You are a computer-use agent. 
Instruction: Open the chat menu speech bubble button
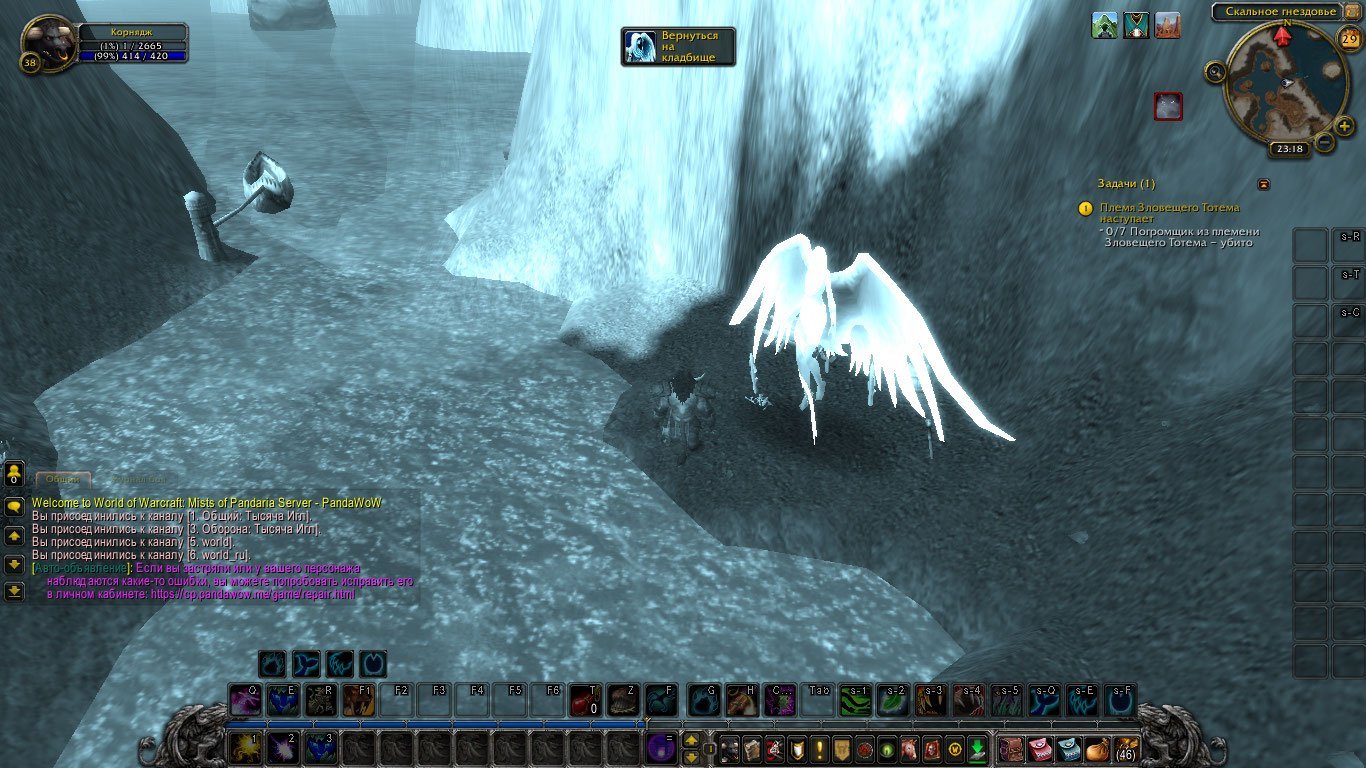[x=14, y=507]
